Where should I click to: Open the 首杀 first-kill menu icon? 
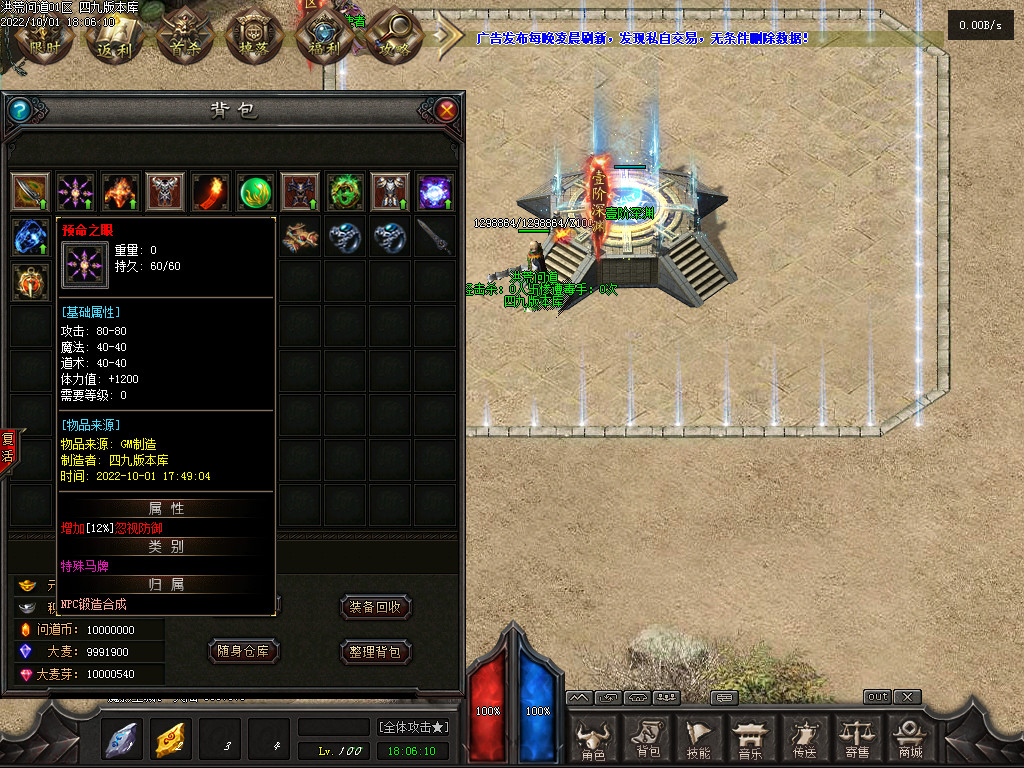(x=179, y=37)
